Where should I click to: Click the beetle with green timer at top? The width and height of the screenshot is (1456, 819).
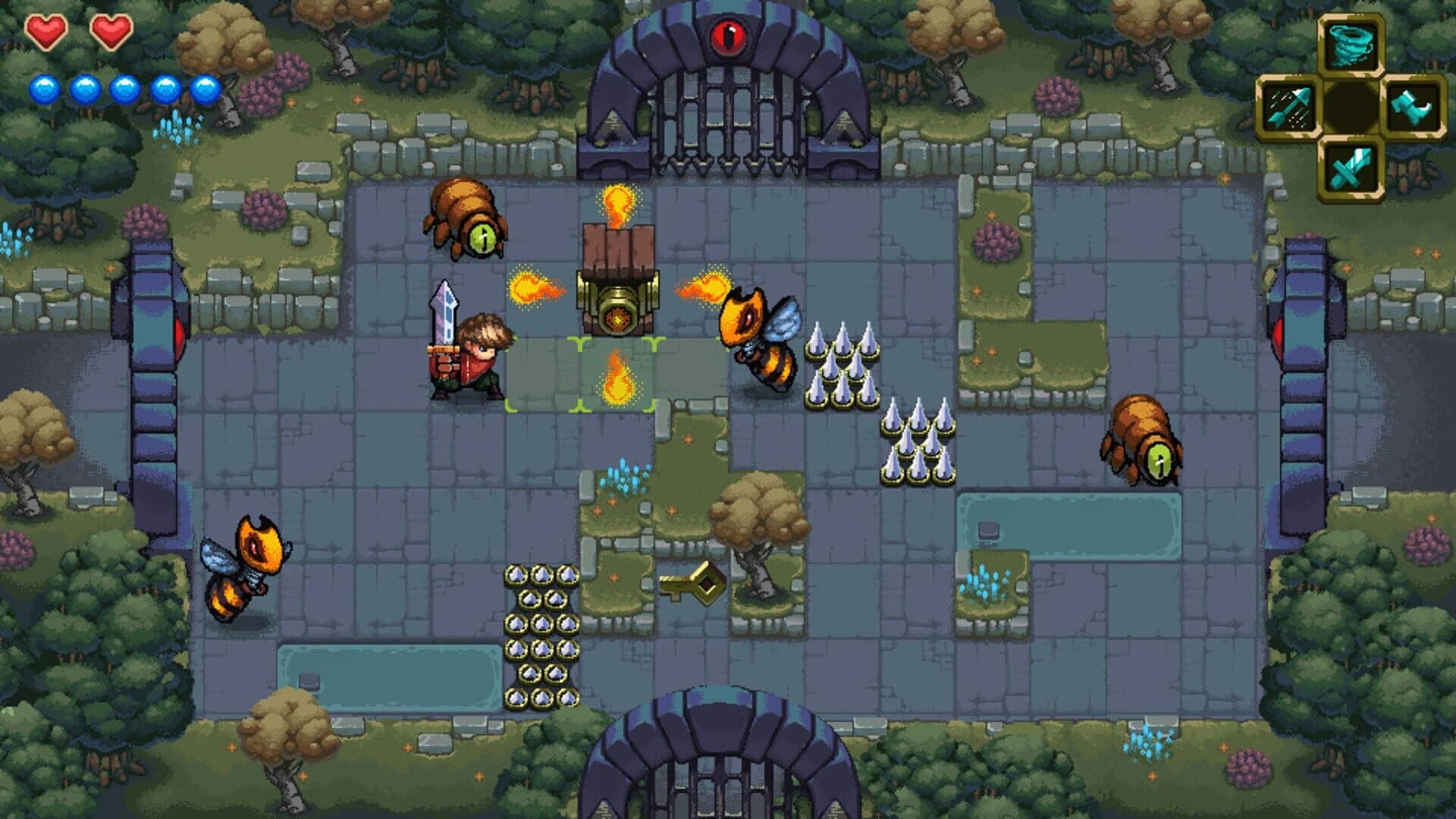click(x=464, y=220)
